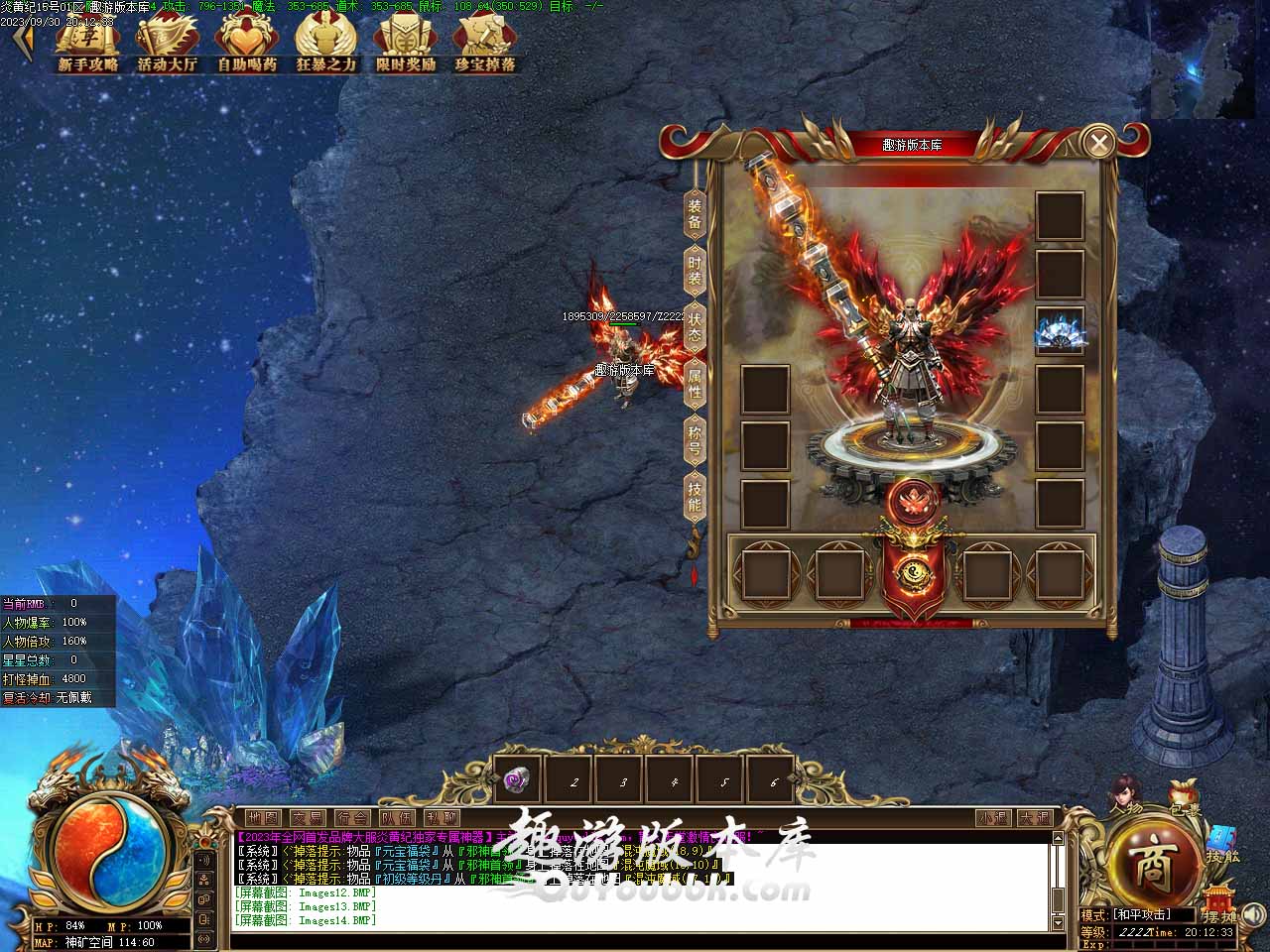Open the 新手攻略 beginner guide
This screenshot has height=952, width=1270.
point(87,46)
